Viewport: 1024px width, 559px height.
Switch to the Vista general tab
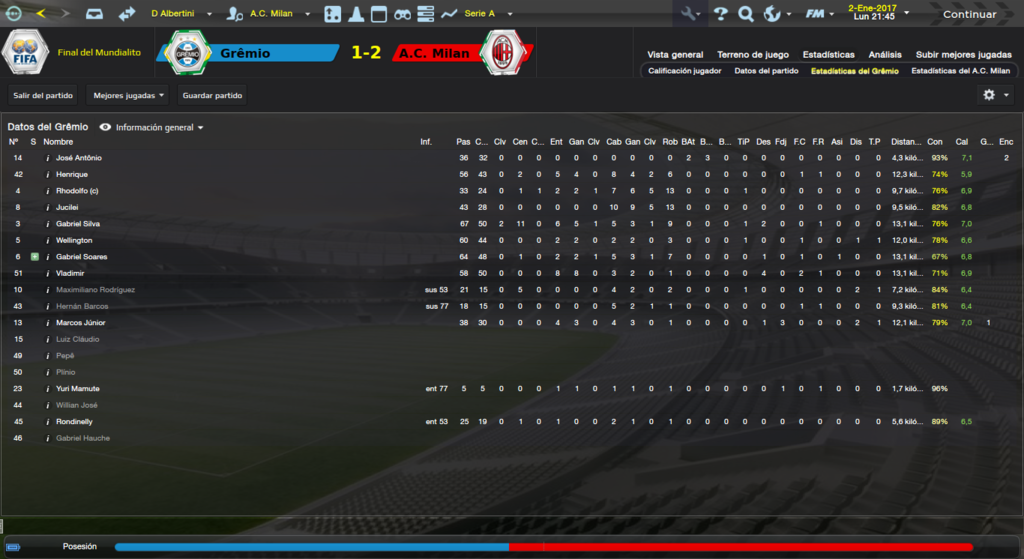point(675,55)
